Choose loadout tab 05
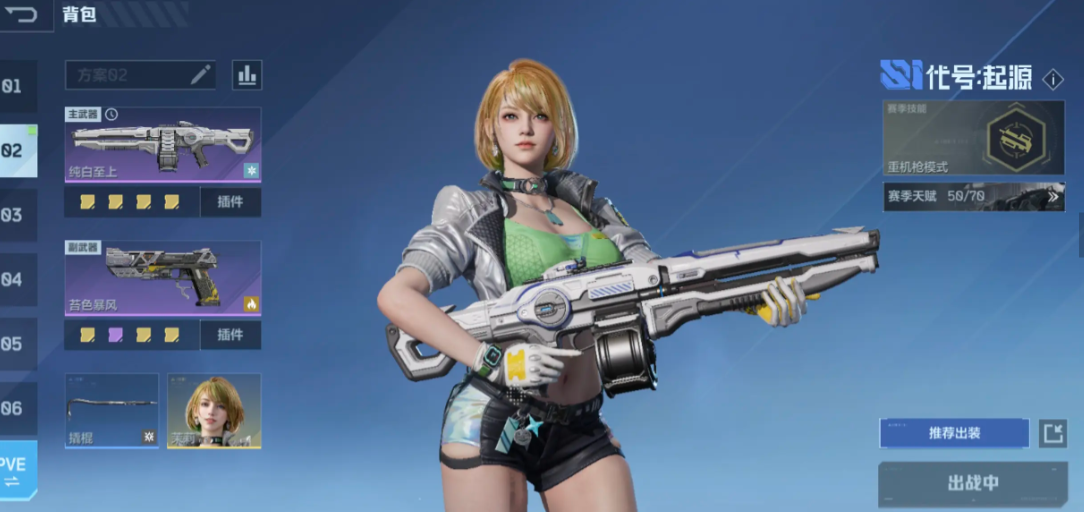Screen dimensions: 1084x512 click(14, 344)
